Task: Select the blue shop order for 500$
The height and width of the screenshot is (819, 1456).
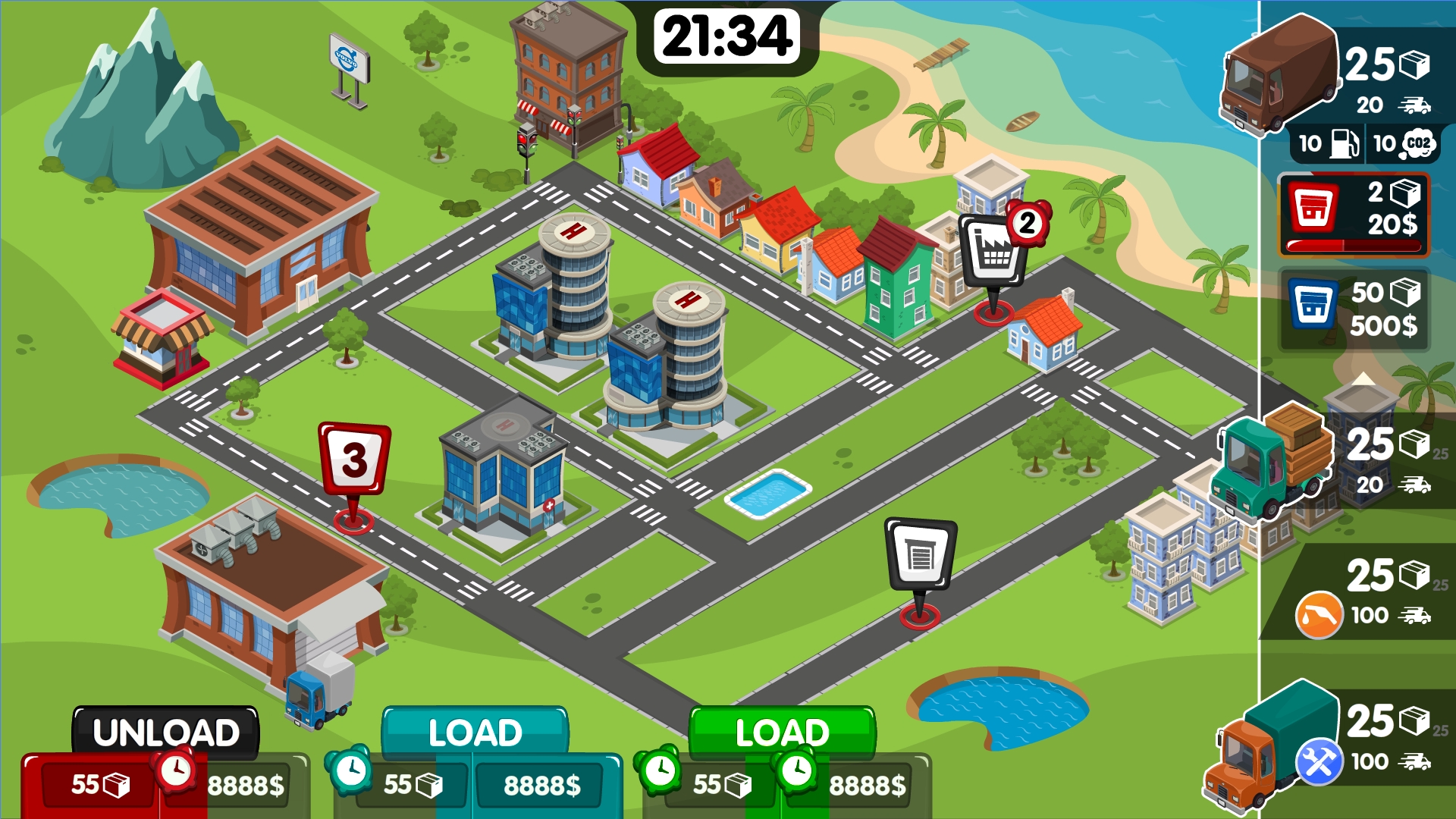Action: [x=1354, y=309]
